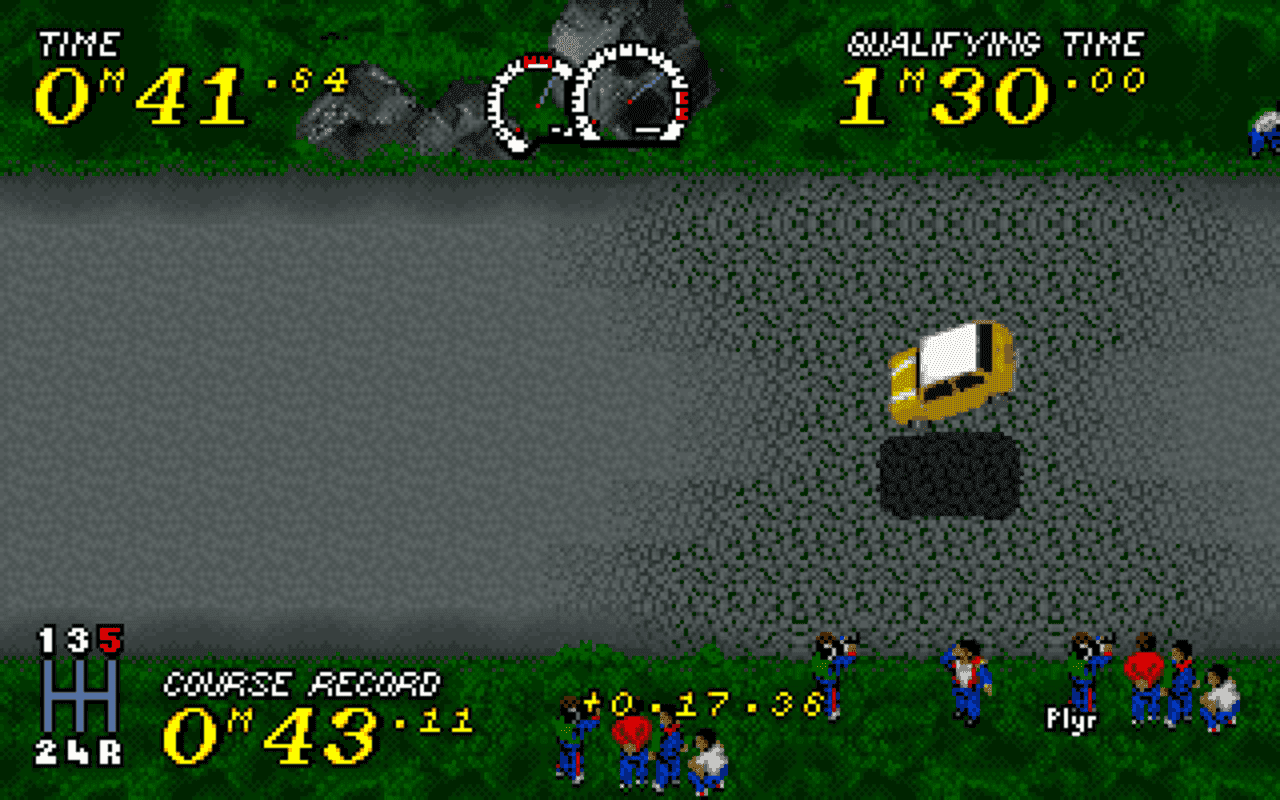Click the reverse gear R label

[x=111, y=750]
